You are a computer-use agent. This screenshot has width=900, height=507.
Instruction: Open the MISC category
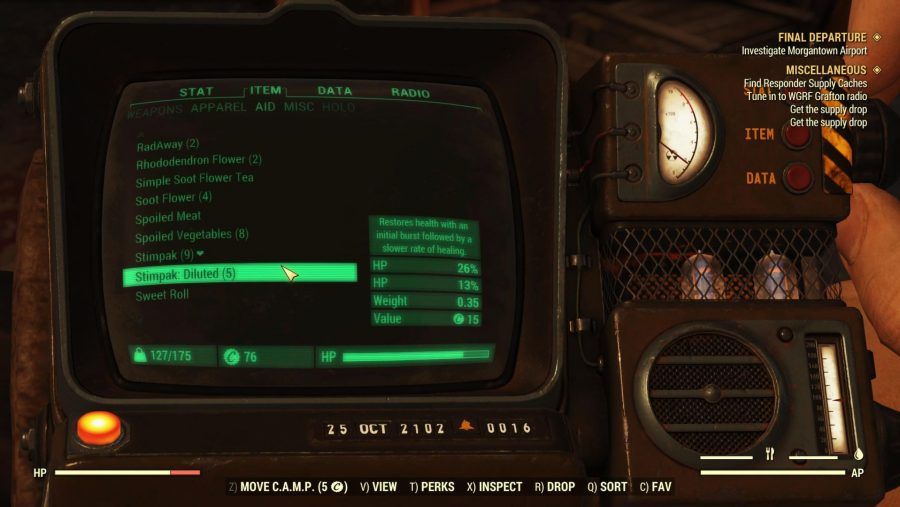298,107
